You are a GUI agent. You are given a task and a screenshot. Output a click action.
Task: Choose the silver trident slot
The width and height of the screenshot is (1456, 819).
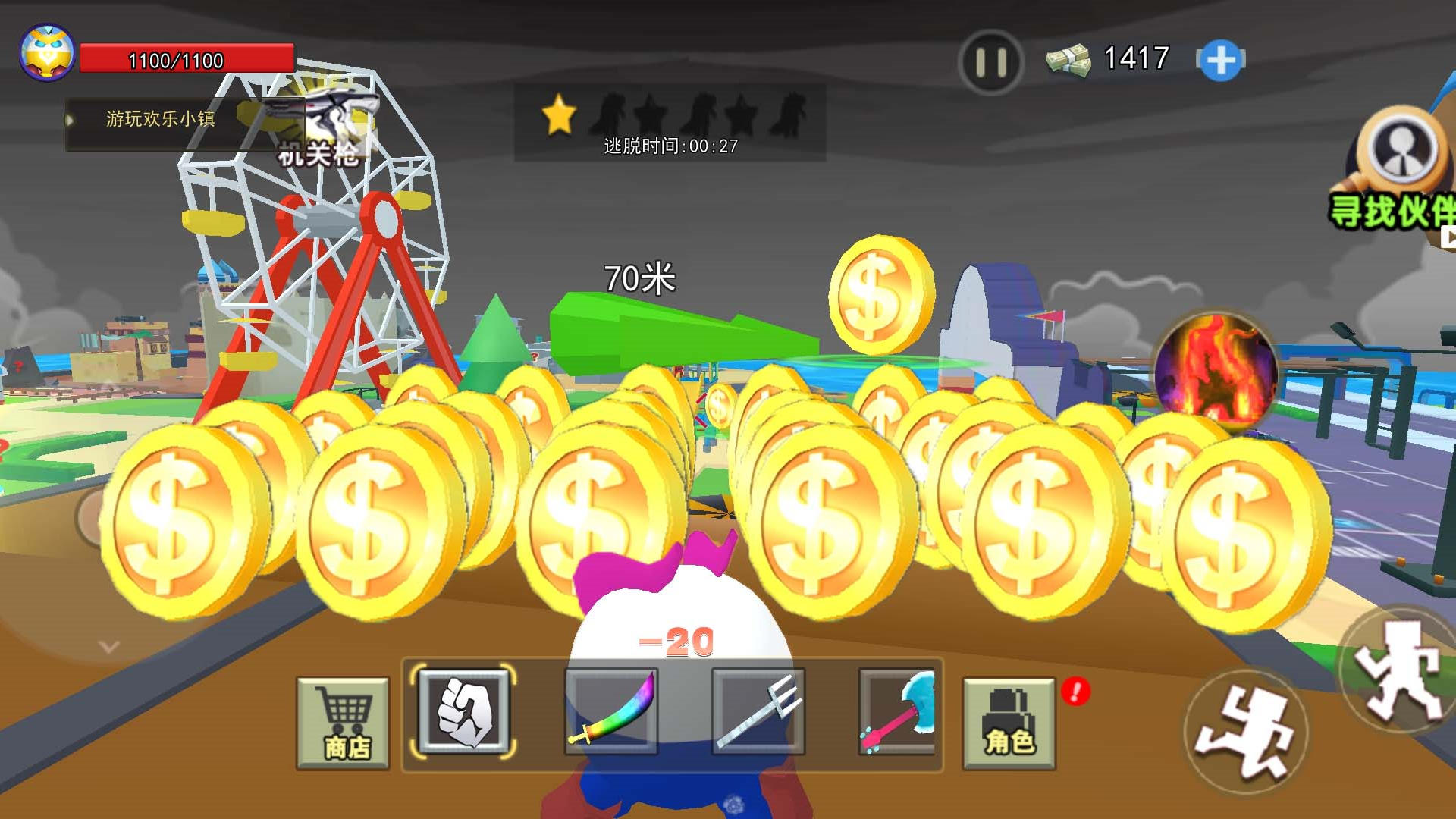pos(758,712)
